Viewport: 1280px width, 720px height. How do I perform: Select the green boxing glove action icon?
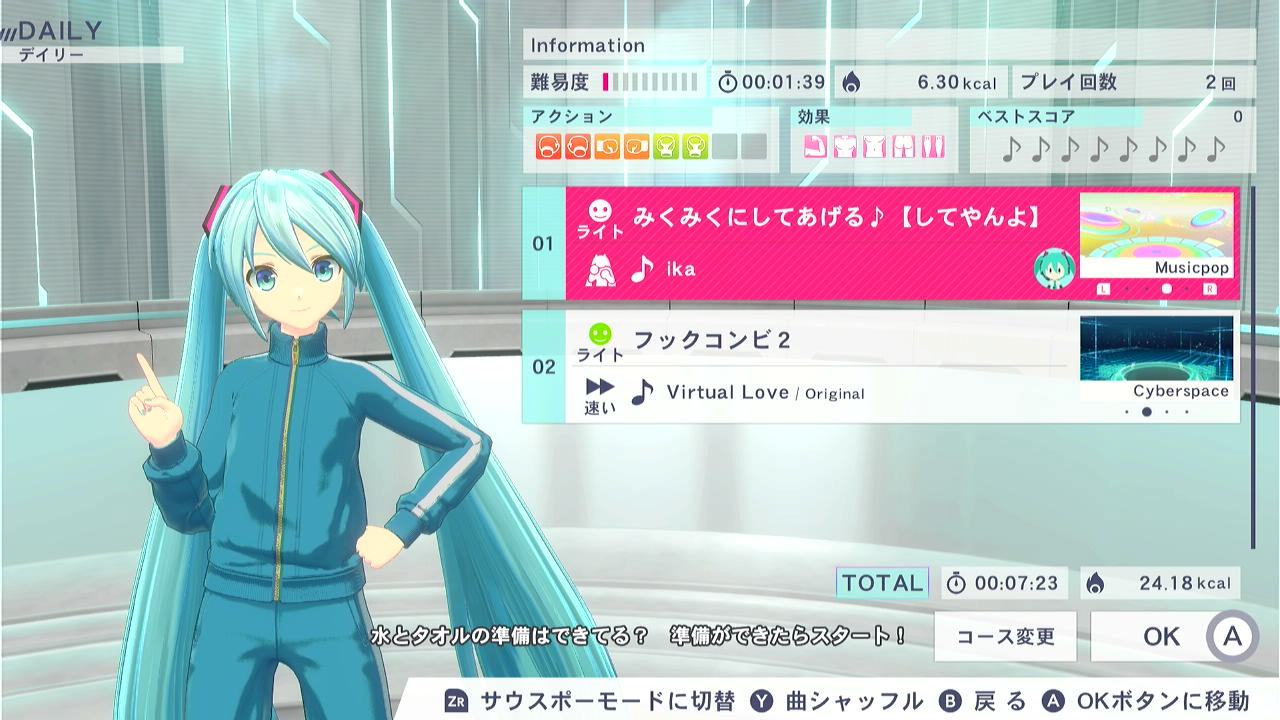pyautogui.click(x=664, y=144)
